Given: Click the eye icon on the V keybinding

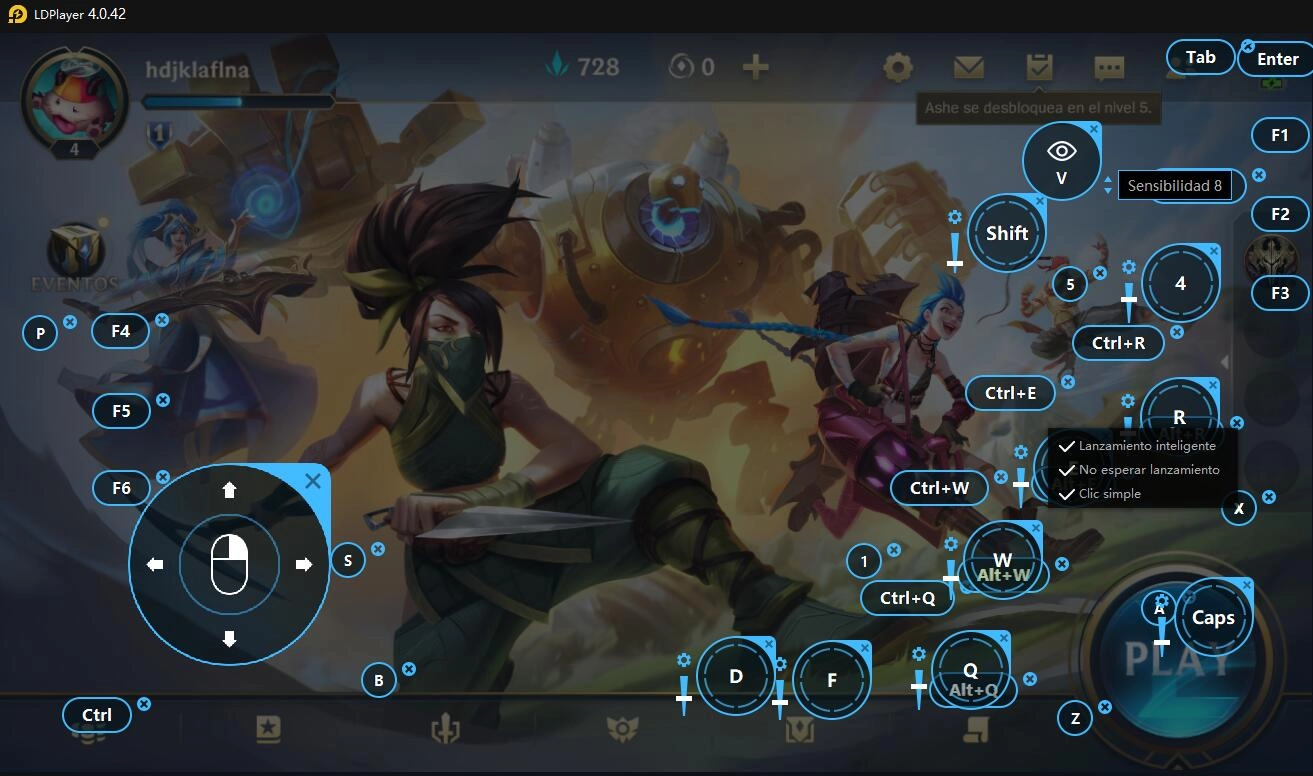Looking at the screenshot, I should coord(1061,148).
